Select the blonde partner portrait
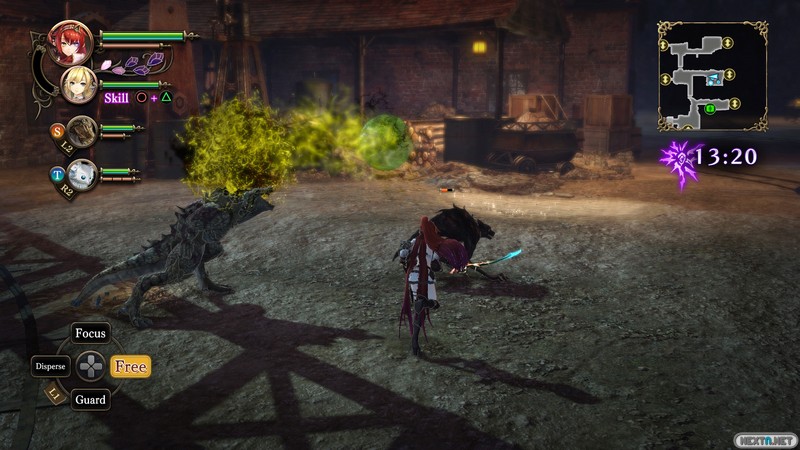This screenshot has width=800, height=450. click(78, 85)
